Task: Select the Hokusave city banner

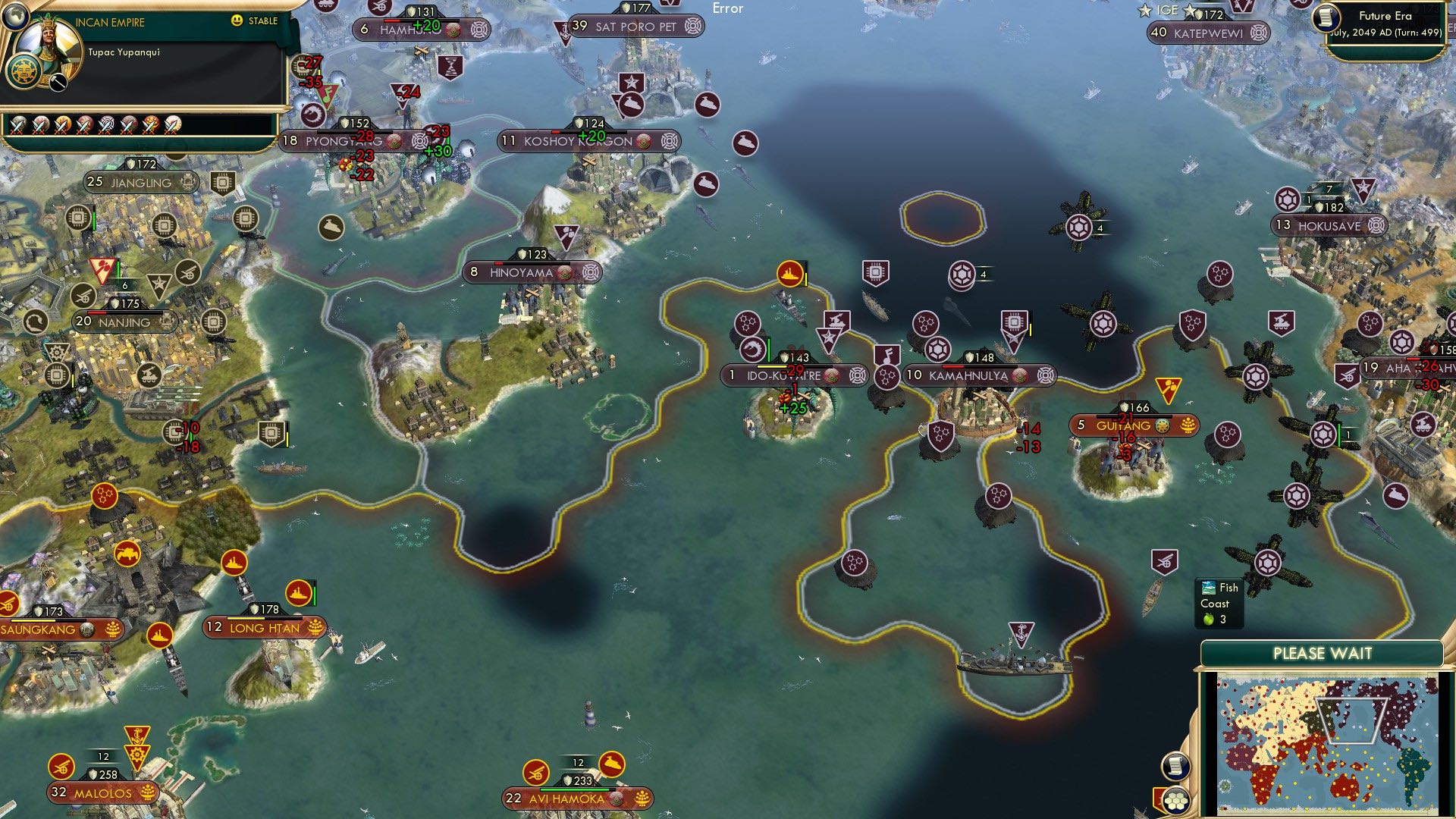Action: (x=1329, y=225)
